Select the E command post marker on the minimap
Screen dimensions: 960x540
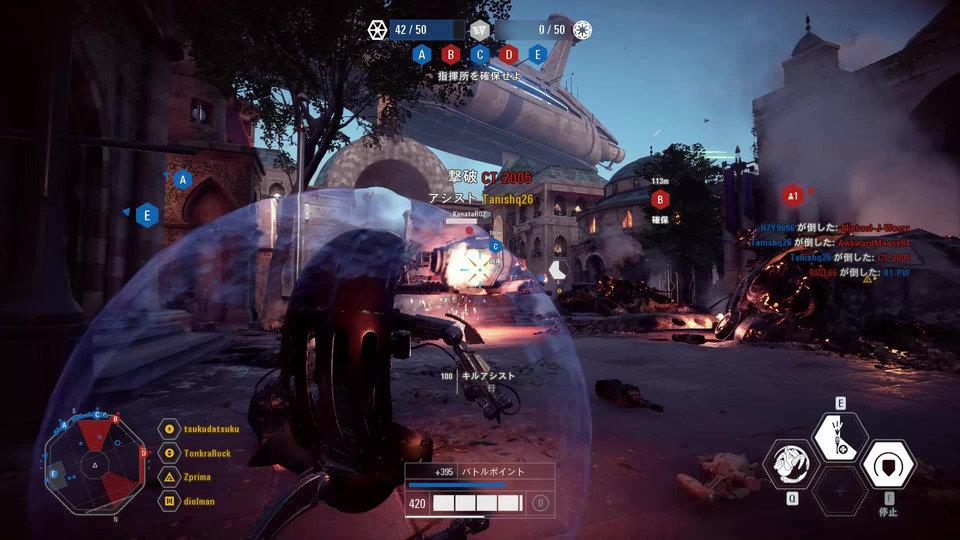pyautogui.click(x=53, y=474)
